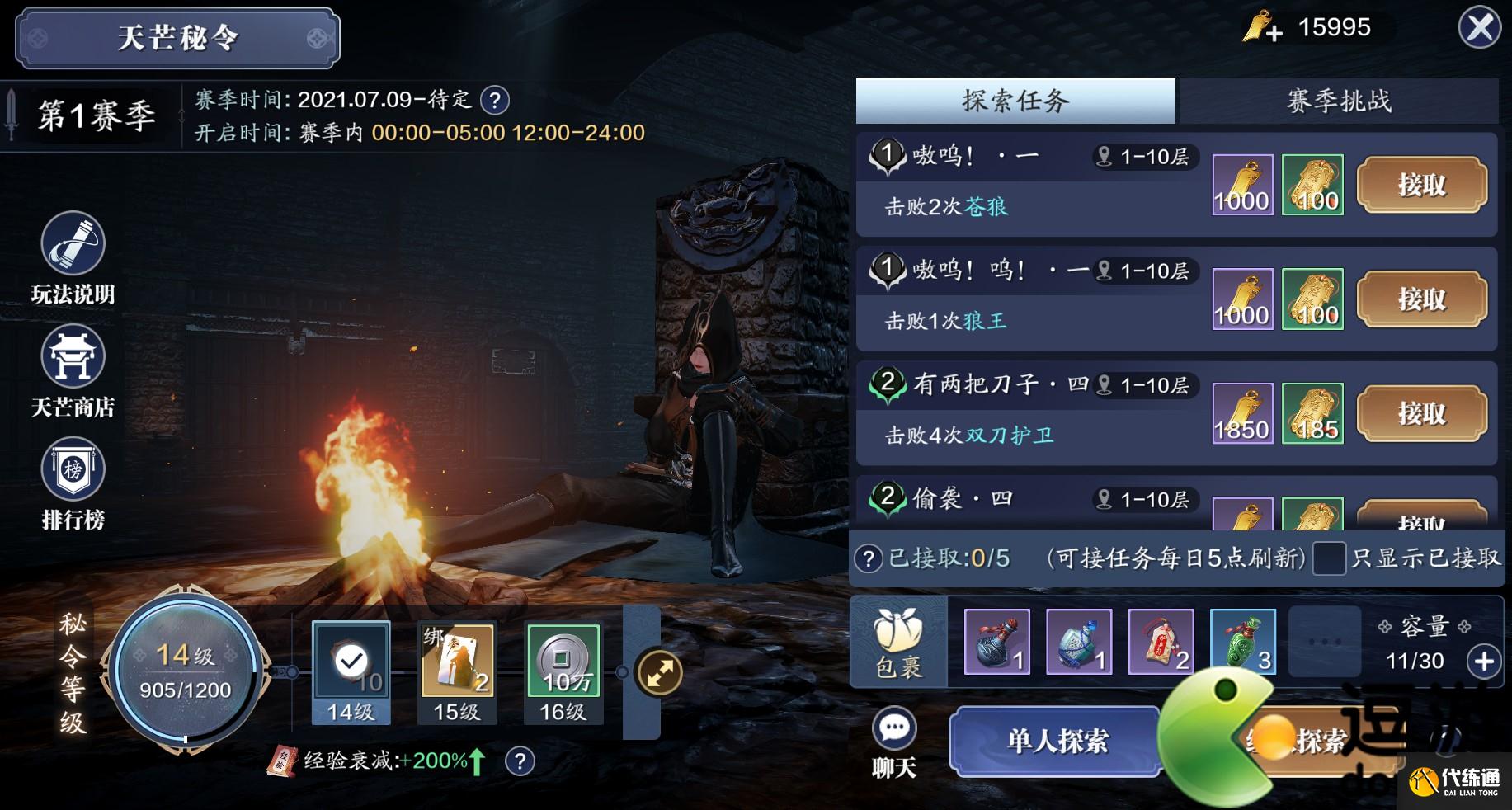Show season time help question mark
This screenshot has width=1512, height=810.
(495, 101)
